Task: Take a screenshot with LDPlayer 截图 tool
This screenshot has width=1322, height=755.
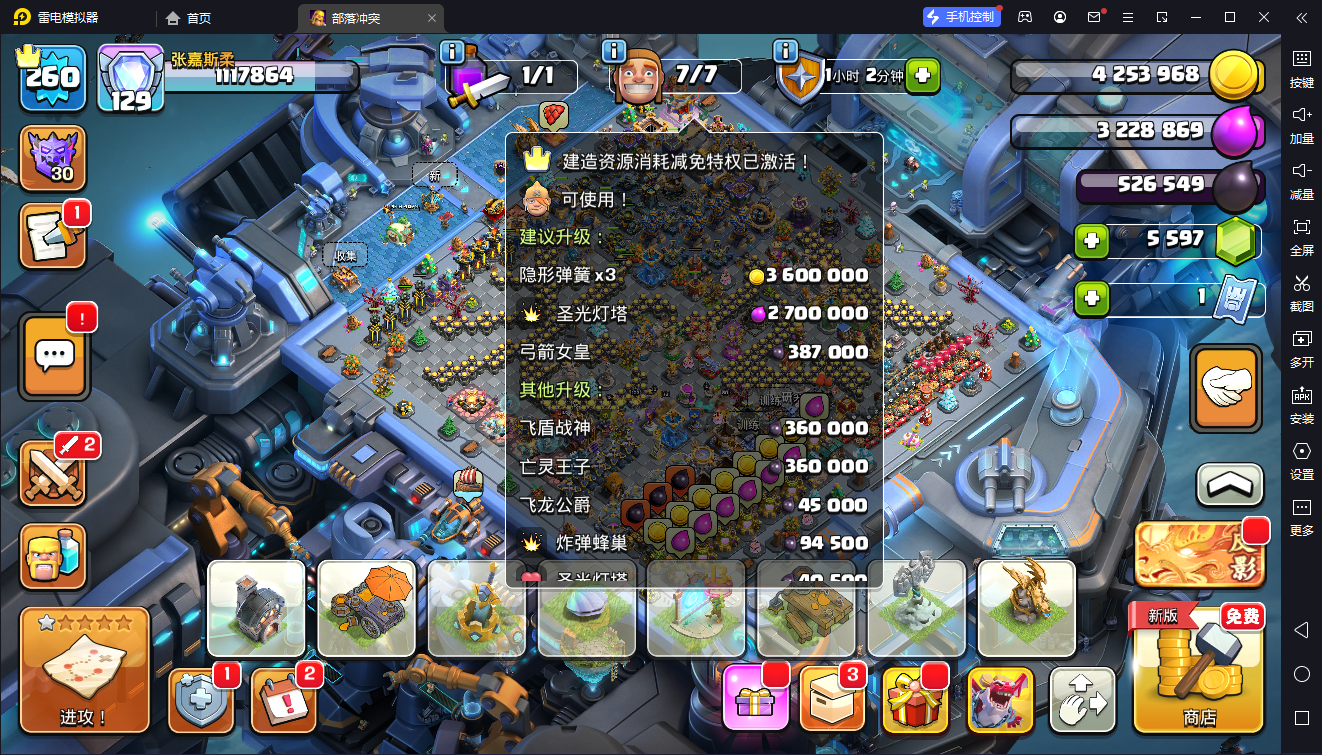Action: (1302, 293)
